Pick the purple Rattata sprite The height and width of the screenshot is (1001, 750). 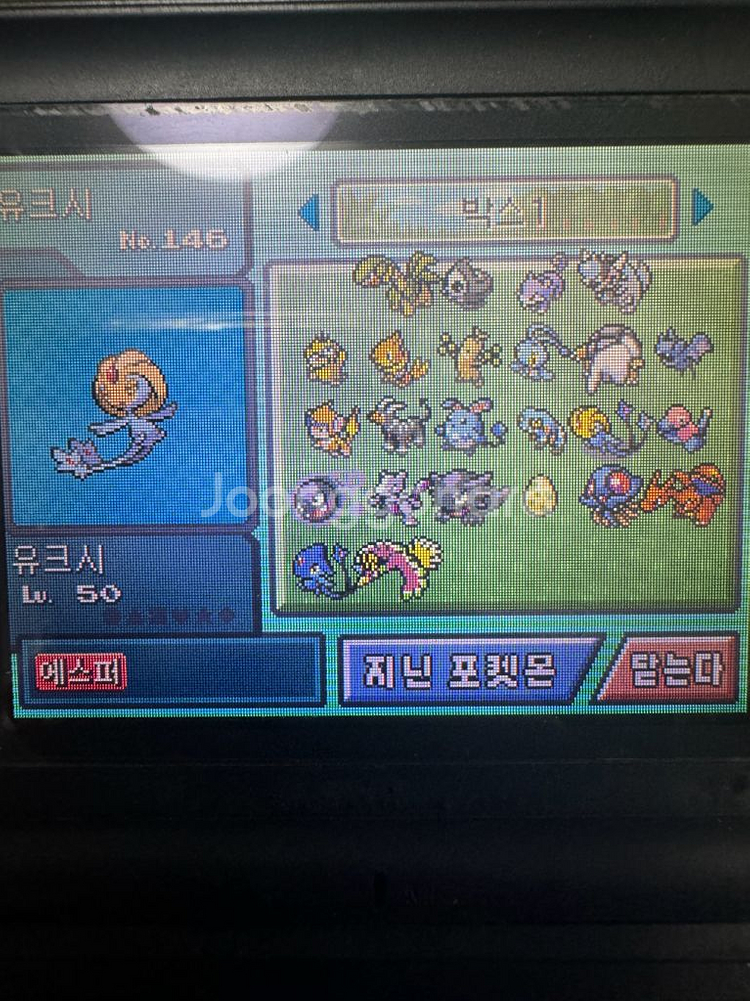click(542, 281)
